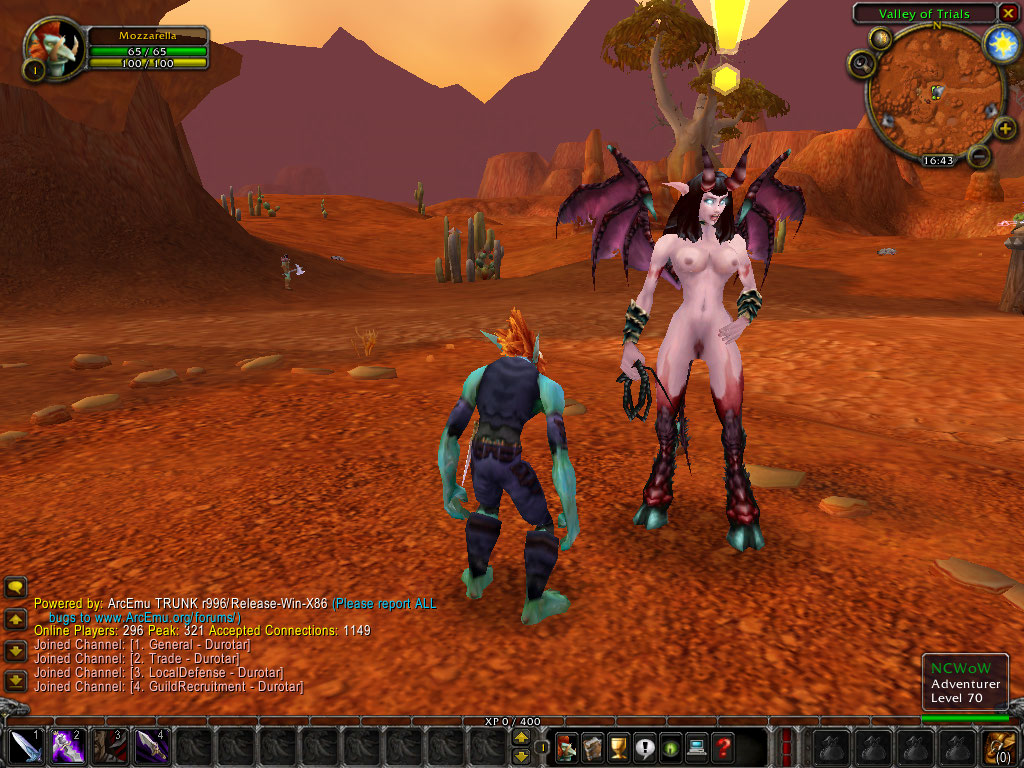Open the spellbook micro button

tap(593, 746)
